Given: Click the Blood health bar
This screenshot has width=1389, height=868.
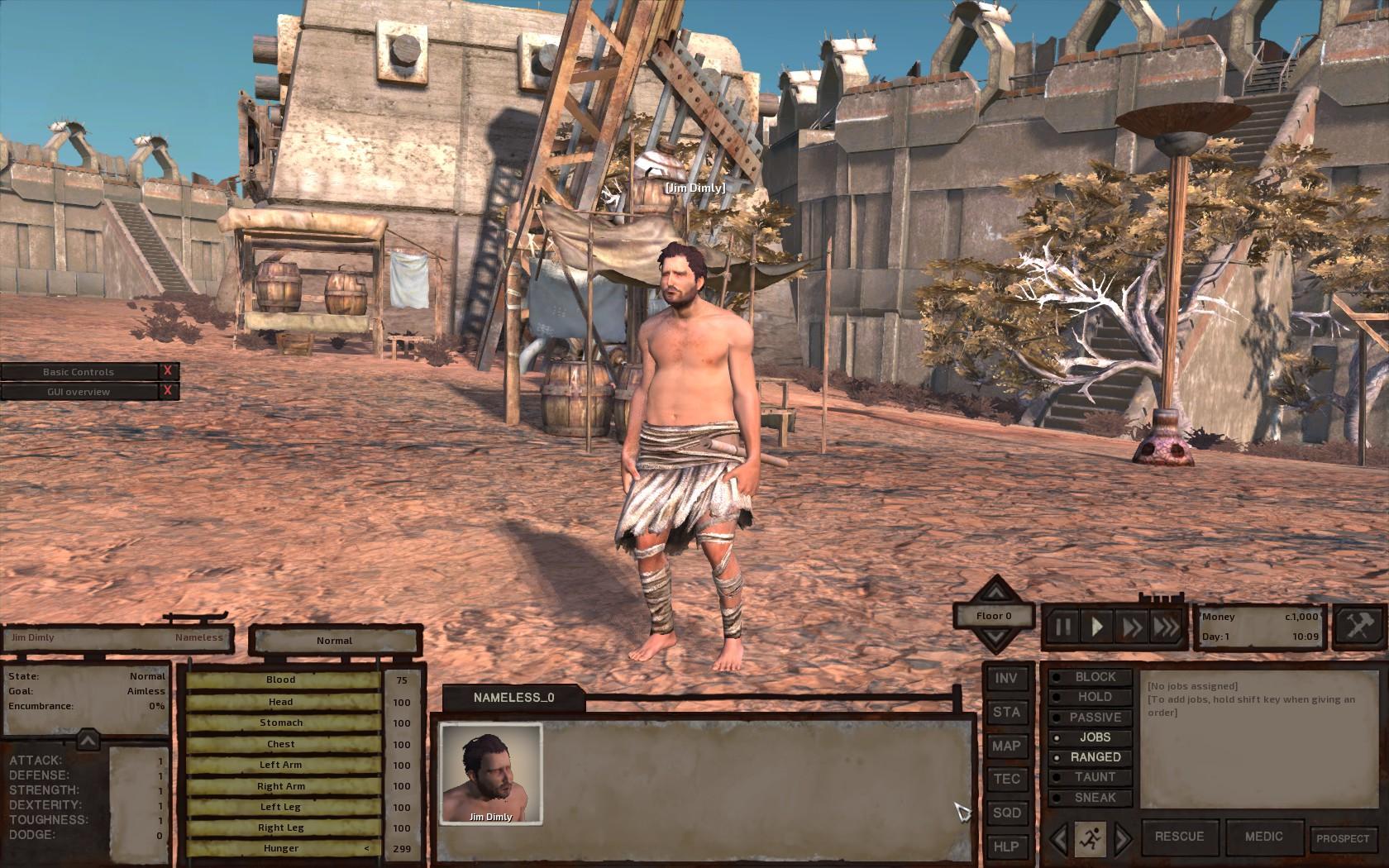Looking at the screenshot, I should (x=281, y=680).
